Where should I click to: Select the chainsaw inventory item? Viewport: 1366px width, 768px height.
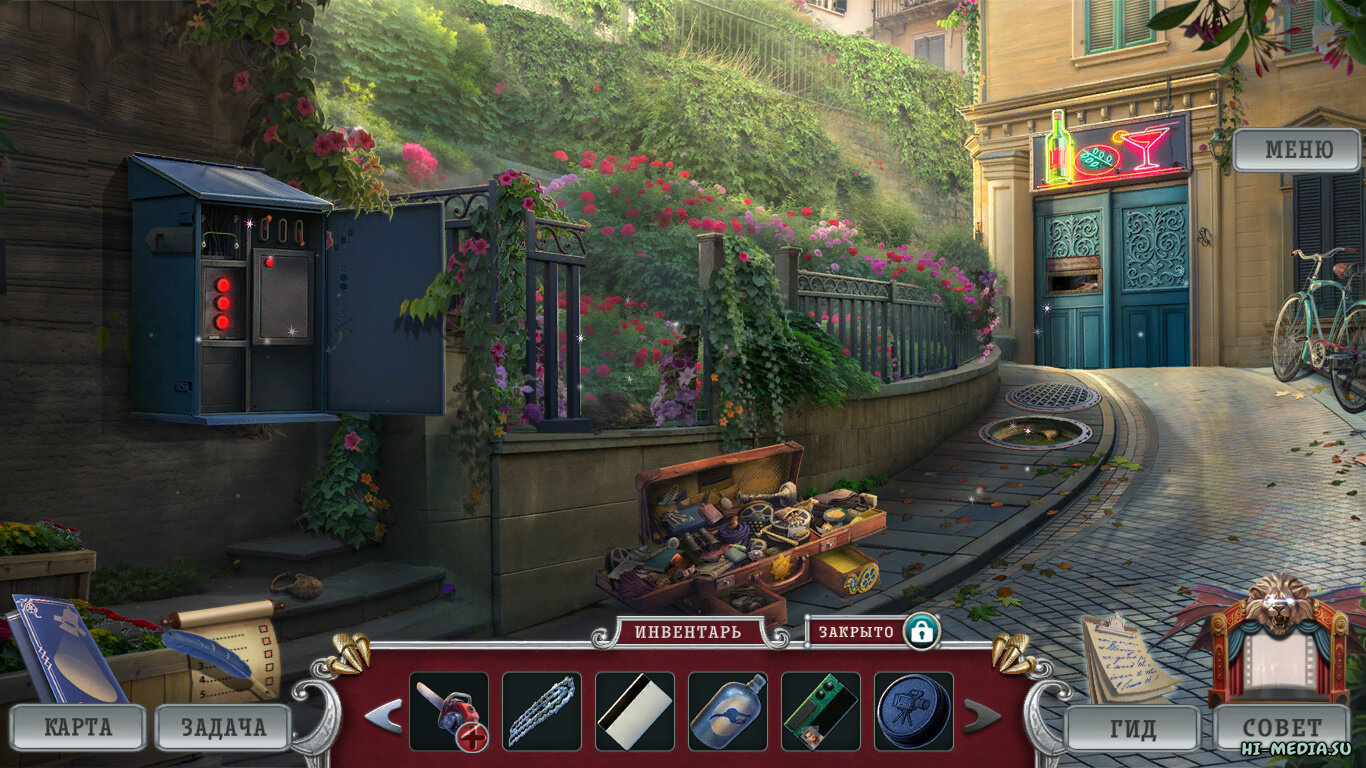pos(449,711)
